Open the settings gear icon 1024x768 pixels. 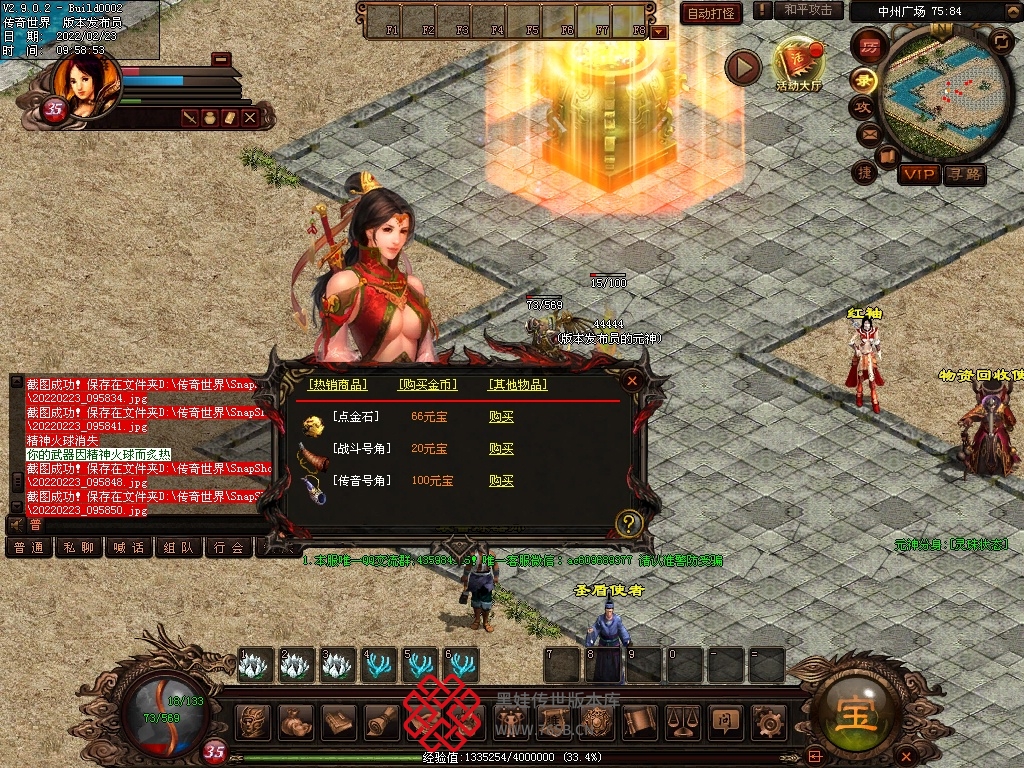click(x=768, y=721)
